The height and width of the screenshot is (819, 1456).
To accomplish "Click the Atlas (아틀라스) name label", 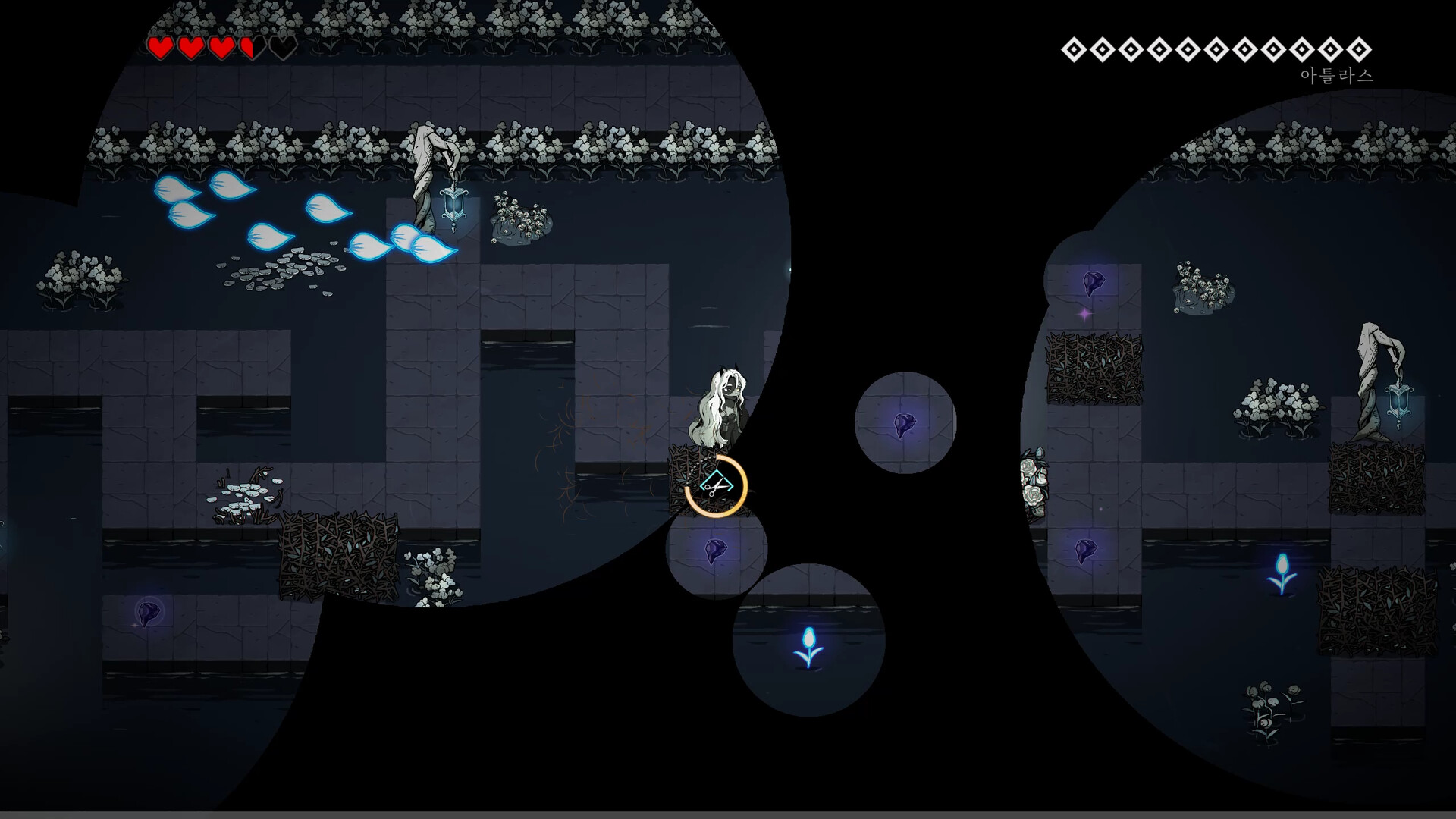I will click(x=1335, y=74).
